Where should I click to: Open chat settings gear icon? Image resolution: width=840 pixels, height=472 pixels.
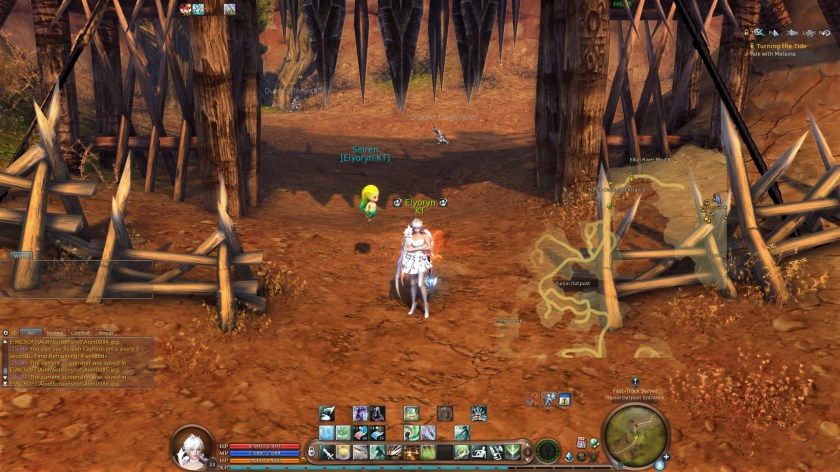pos(6,332)
